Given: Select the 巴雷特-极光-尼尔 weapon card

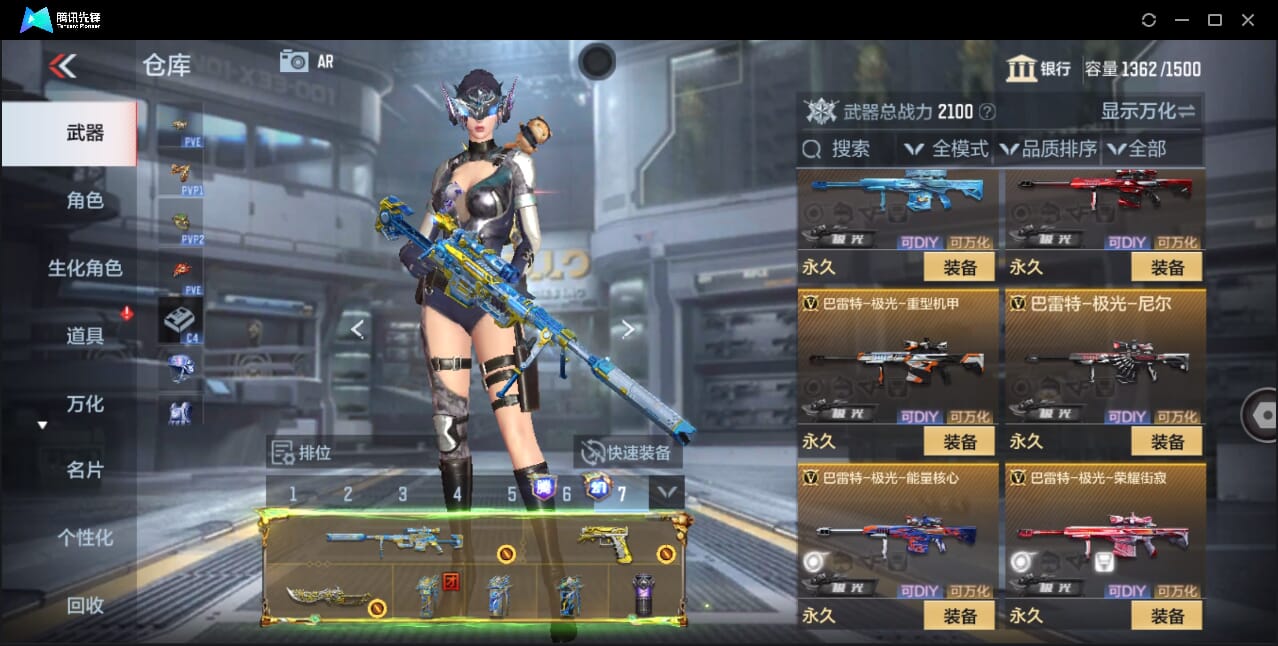Looking at the screenshot, I should (1104, 360).
